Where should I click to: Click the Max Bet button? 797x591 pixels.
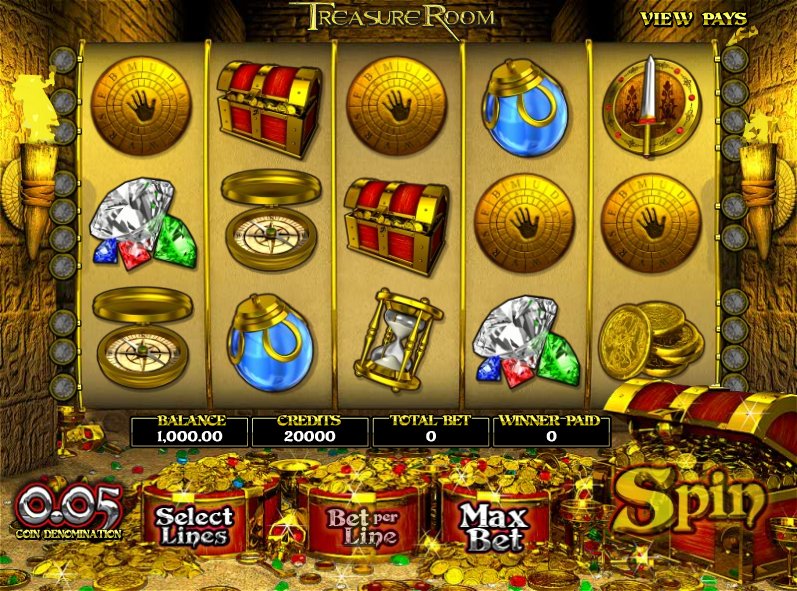493,526
